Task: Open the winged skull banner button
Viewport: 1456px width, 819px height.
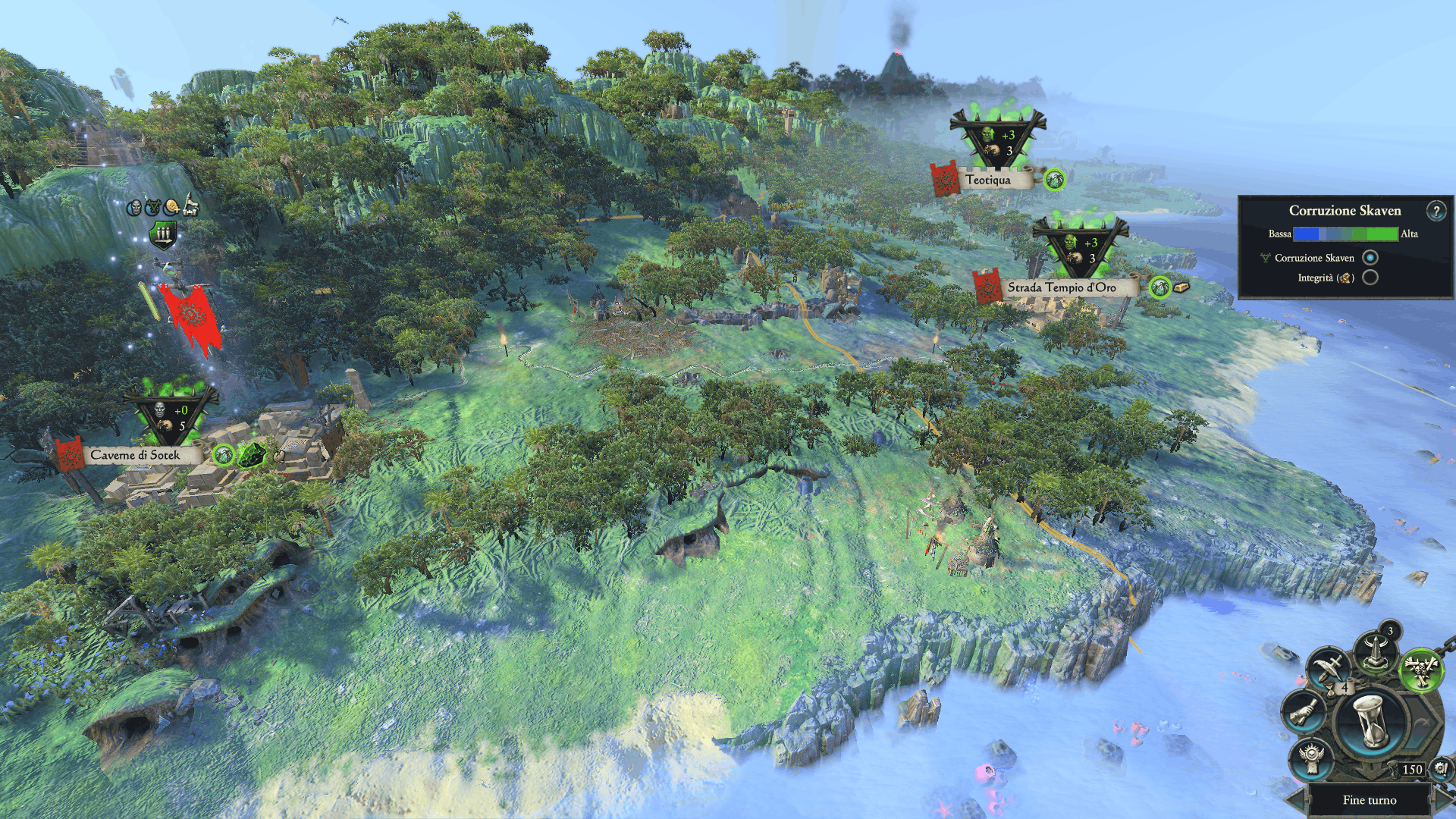Action: tap(1312, 759)
